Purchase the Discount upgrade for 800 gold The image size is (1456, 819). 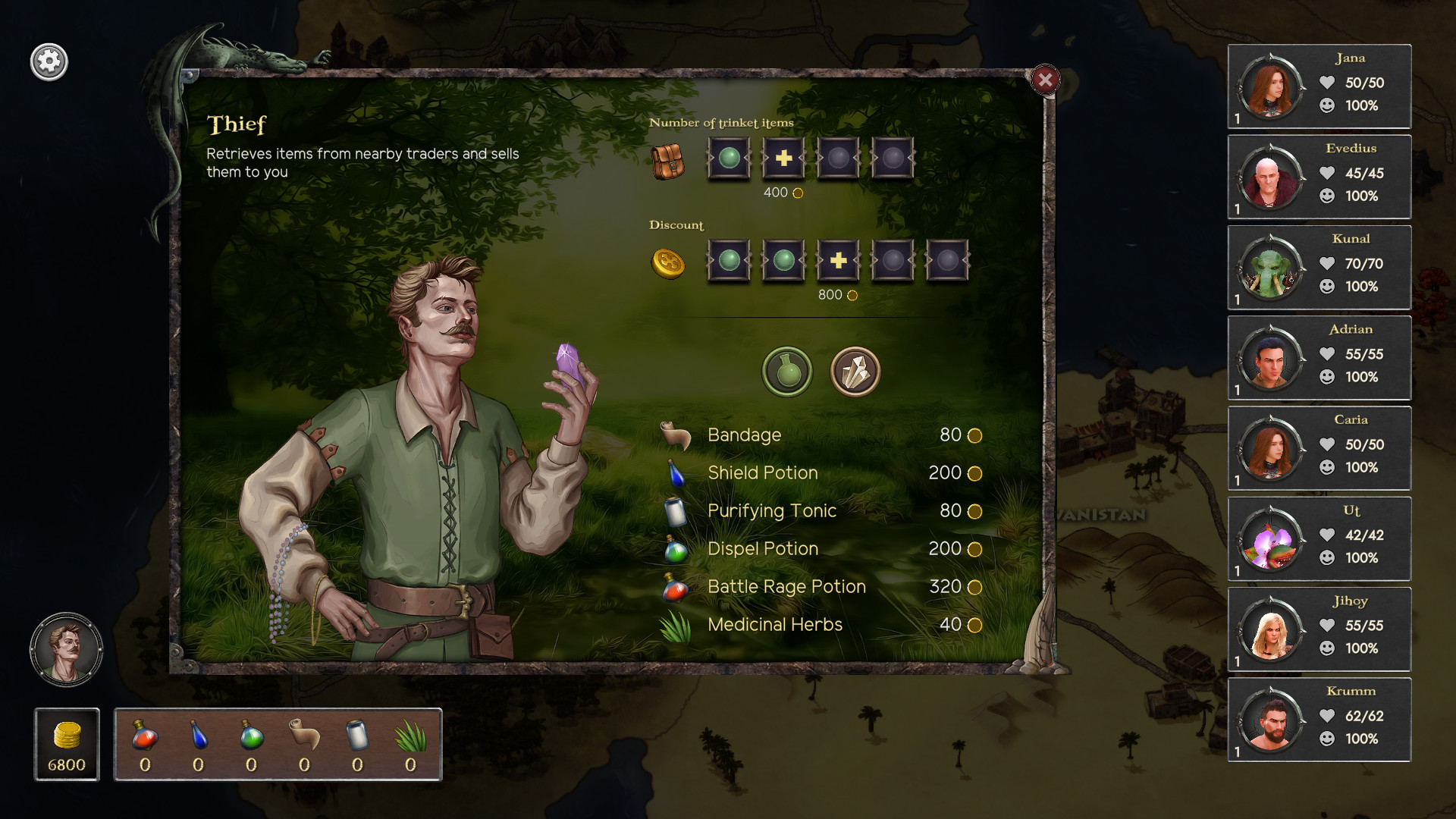[837, 262]
